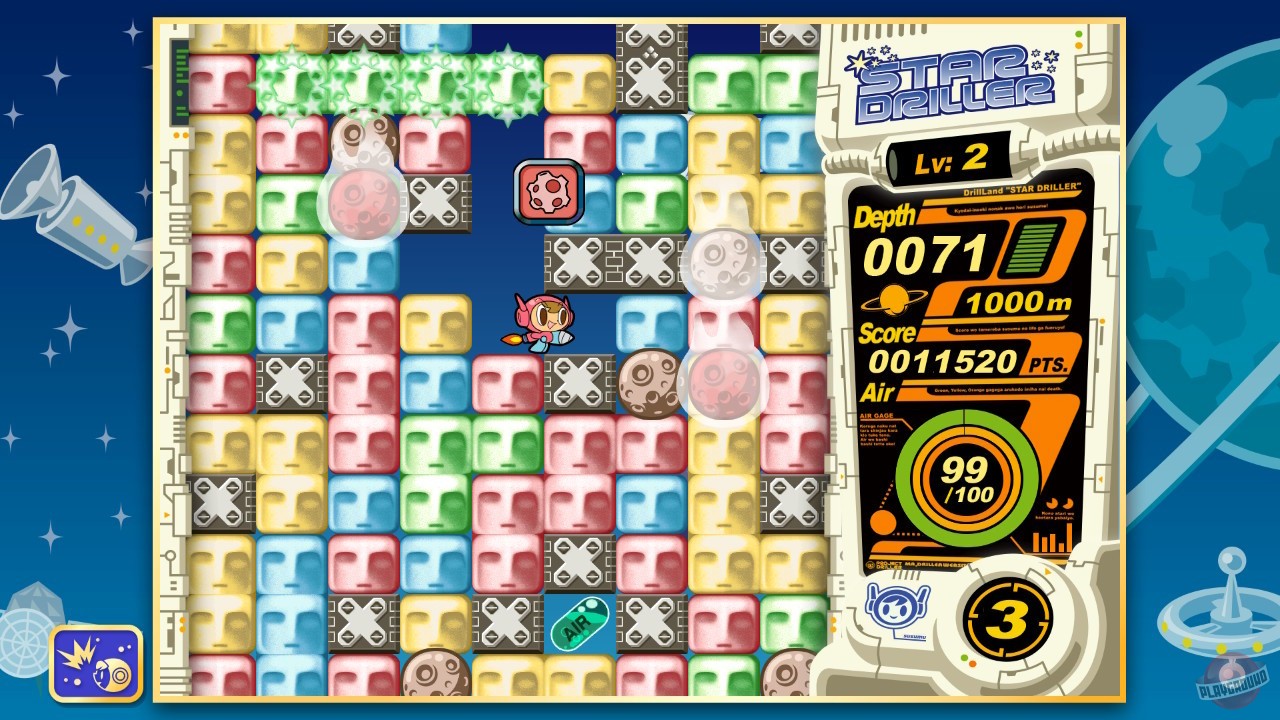Click the red gear capsule item
The width and height of the screenshot is (1280, 720).
tap(547, 190)
